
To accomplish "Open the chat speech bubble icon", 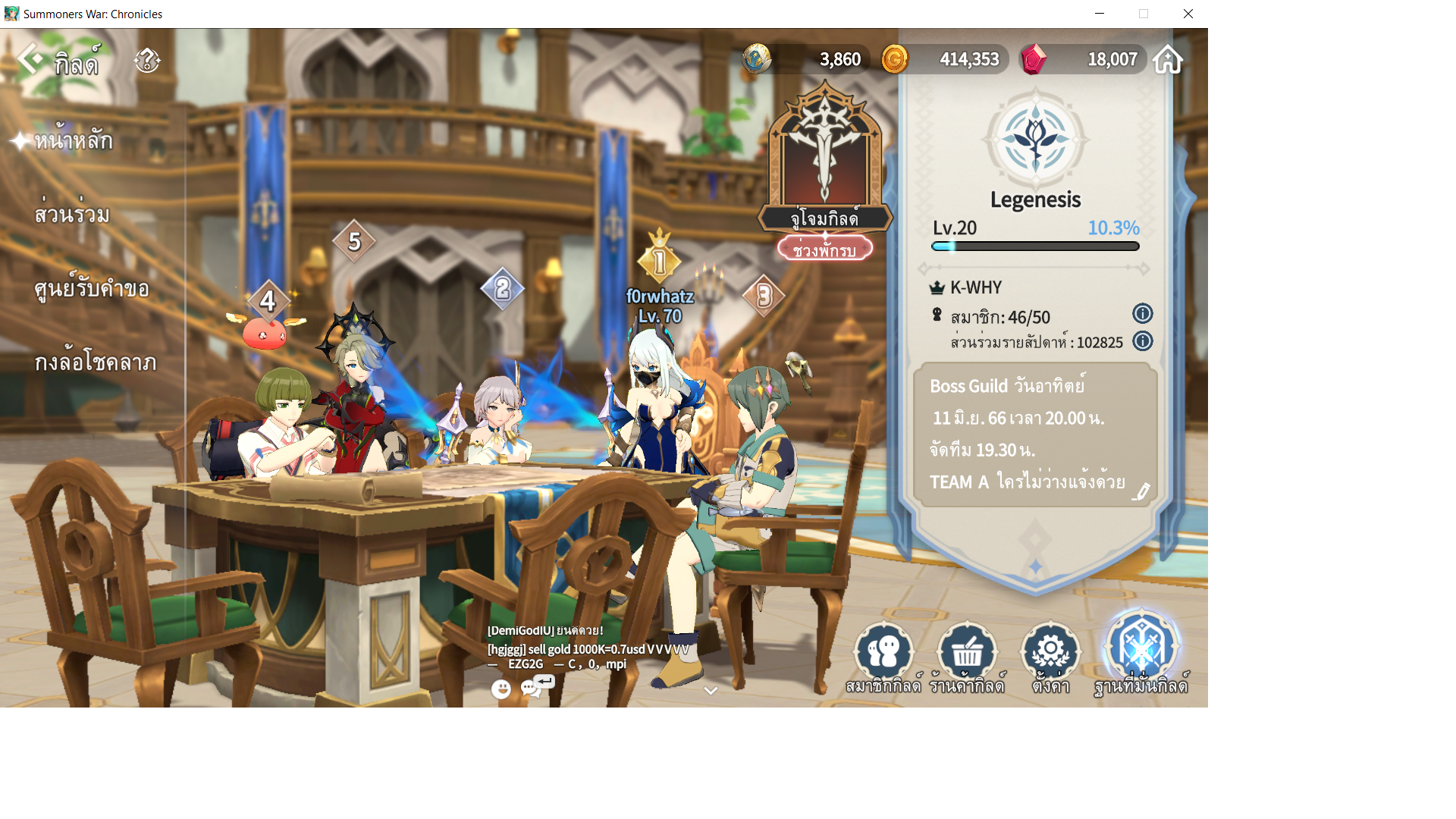I will 532,689.
